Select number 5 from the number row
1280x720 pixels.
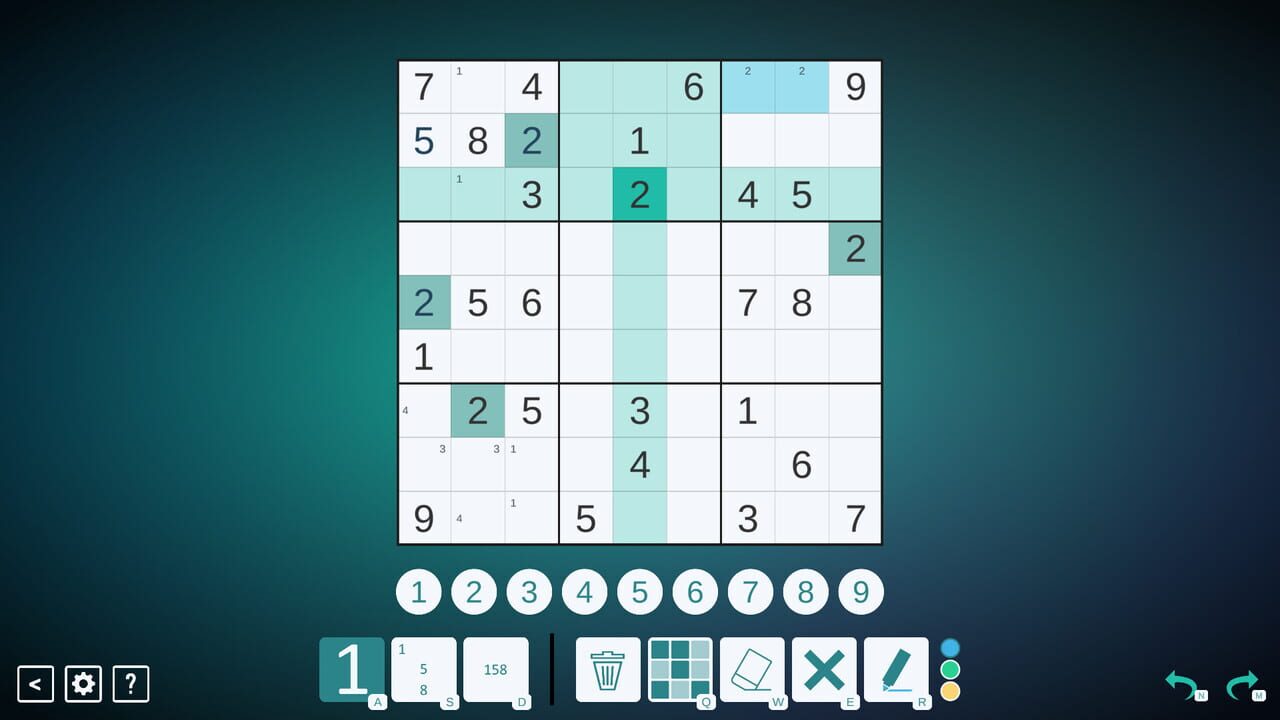coord(640,591)
